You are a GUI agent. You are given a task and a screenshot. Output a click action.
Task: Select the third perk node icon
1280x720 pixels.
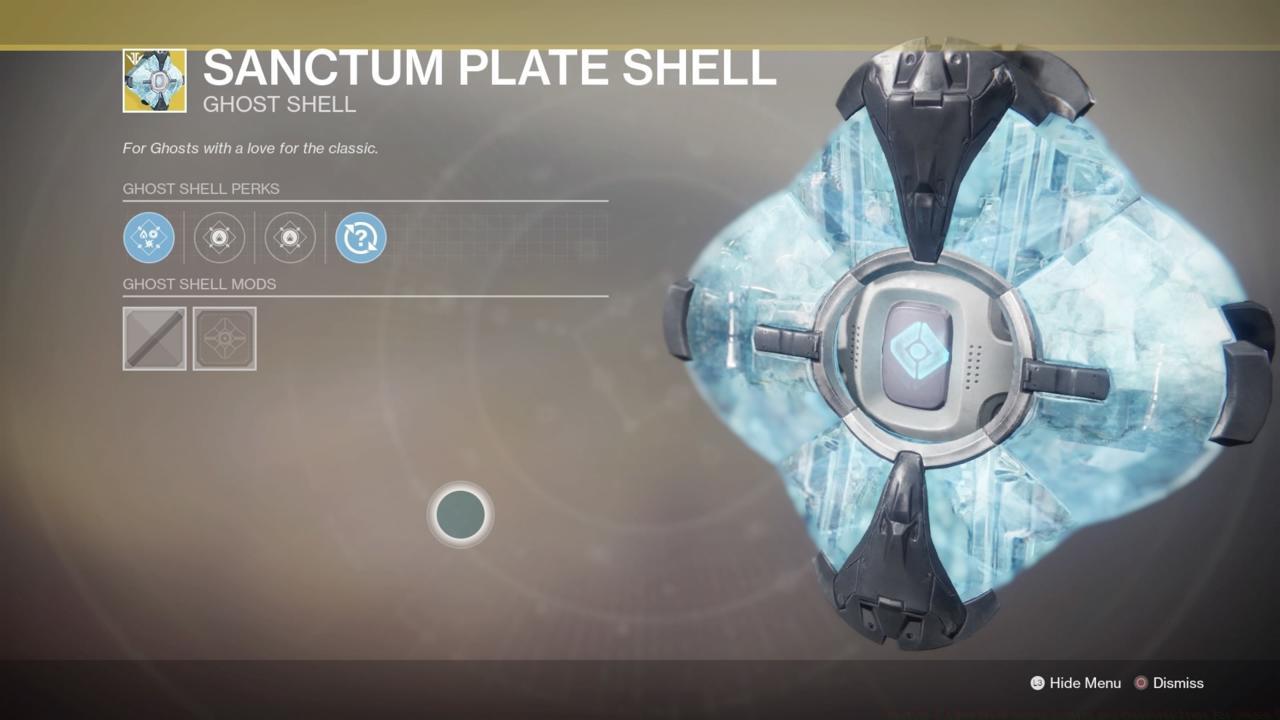(x=289, y=238)
